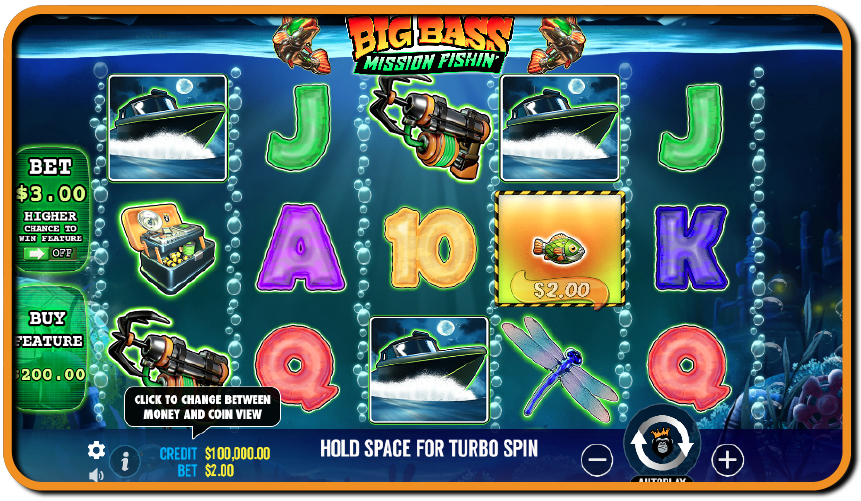Decrease the bet with the minus button

pyautogui.click(x=597, y=460)
